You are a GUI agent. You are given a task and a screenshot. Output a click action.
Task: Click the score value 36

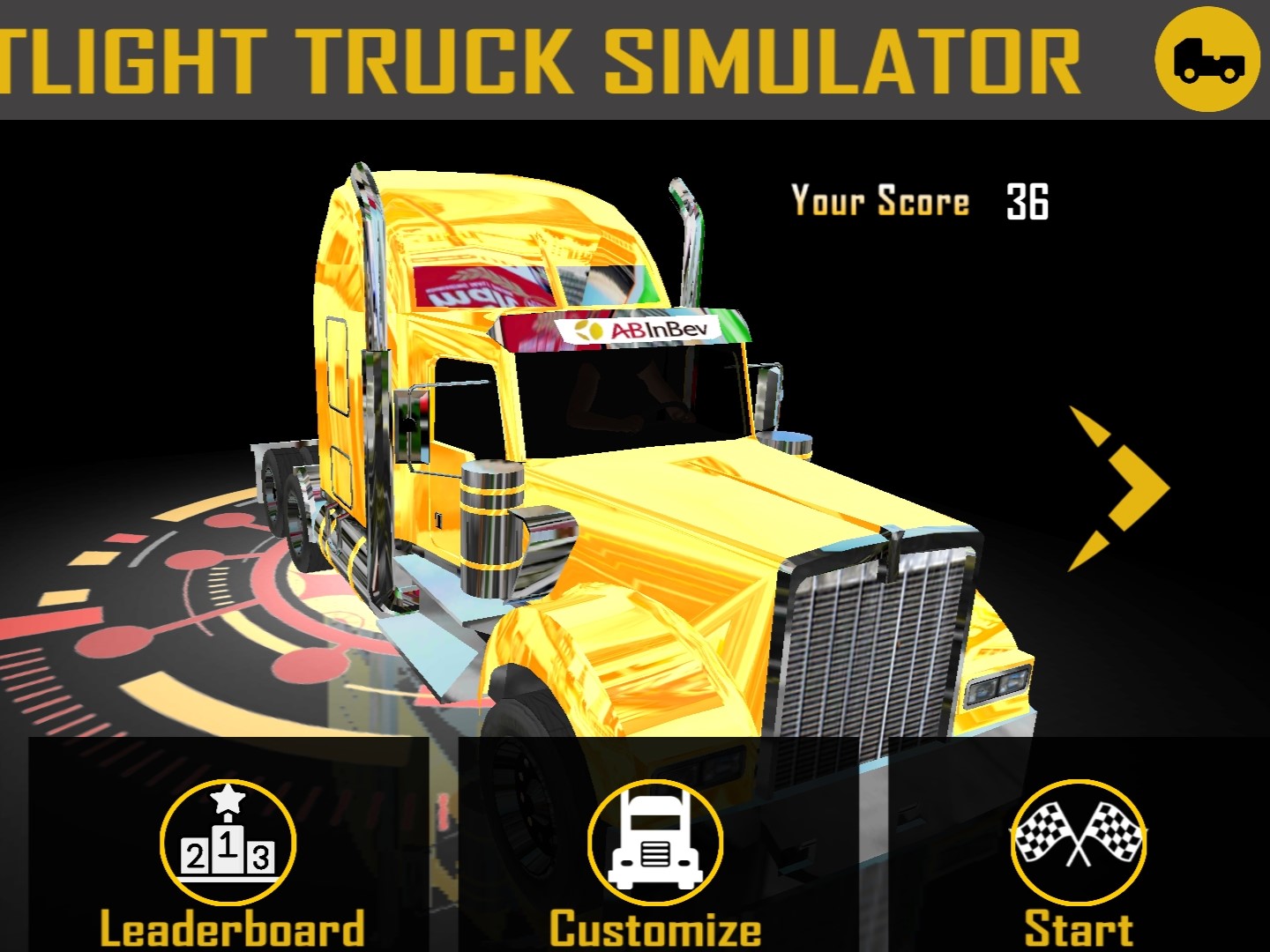pos(1027,201)
